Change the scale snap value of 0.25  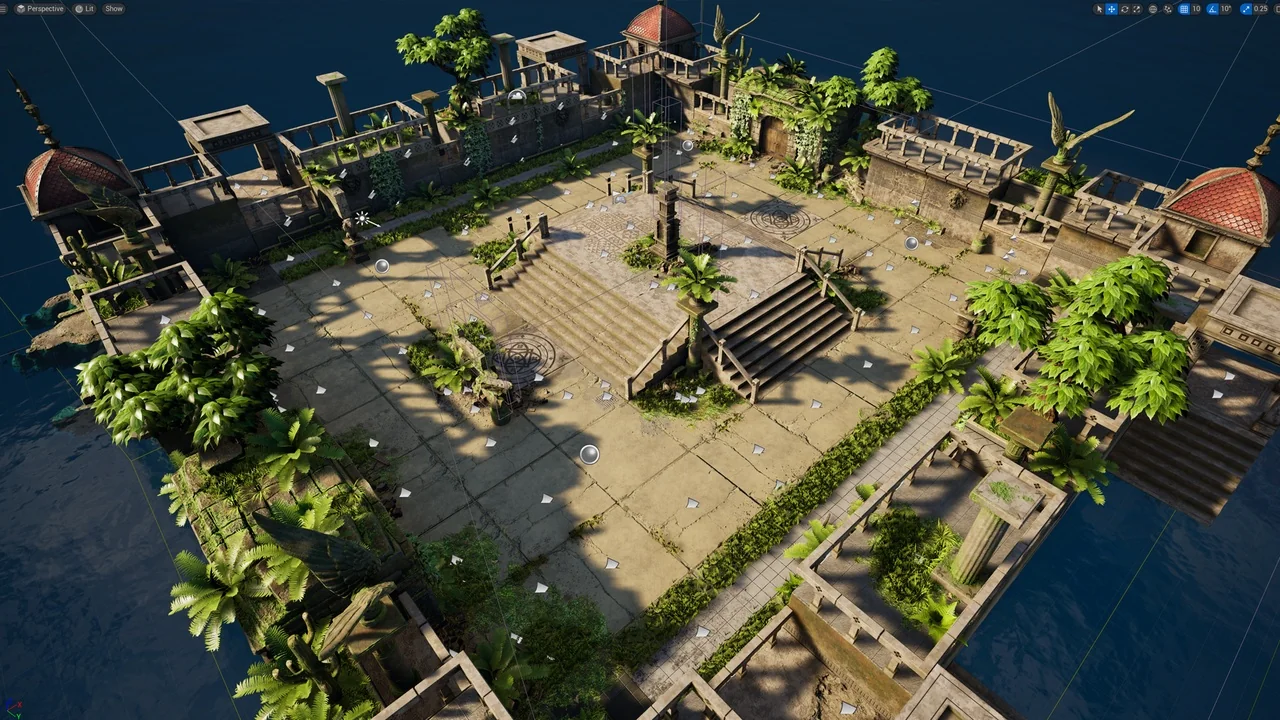[1259, 9]
